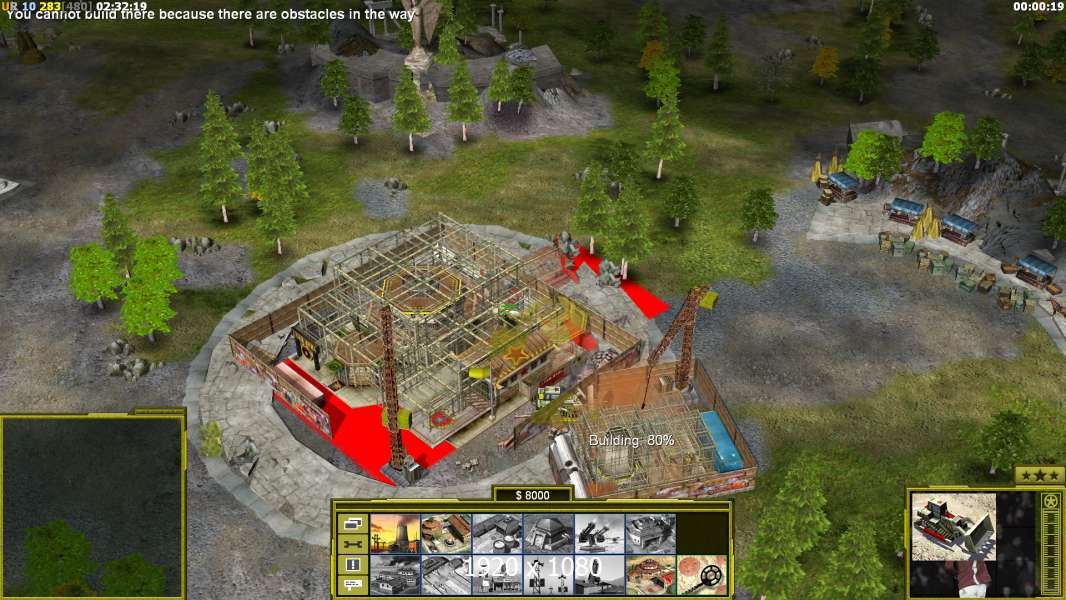The image size is (1066, 600).
Task: Select the barracks build icon with round tanks
Action: click(497, 533)
